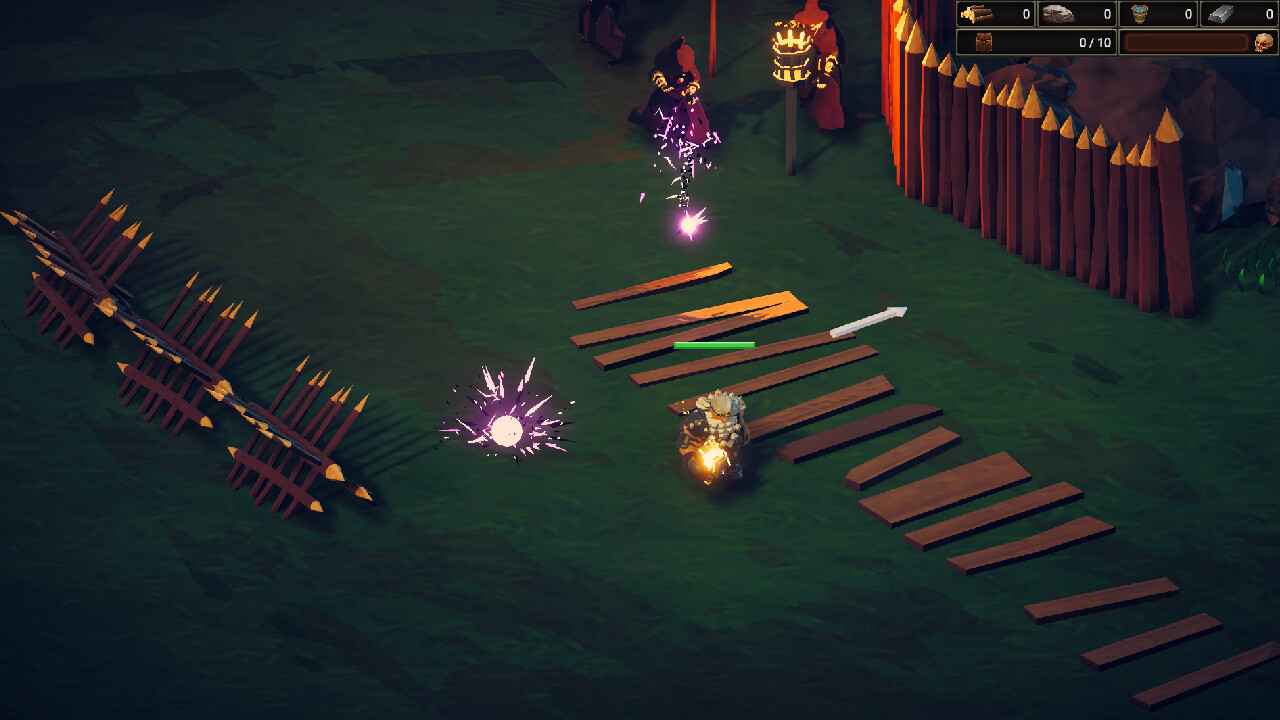Click the treasure chest counter icon

983,42
